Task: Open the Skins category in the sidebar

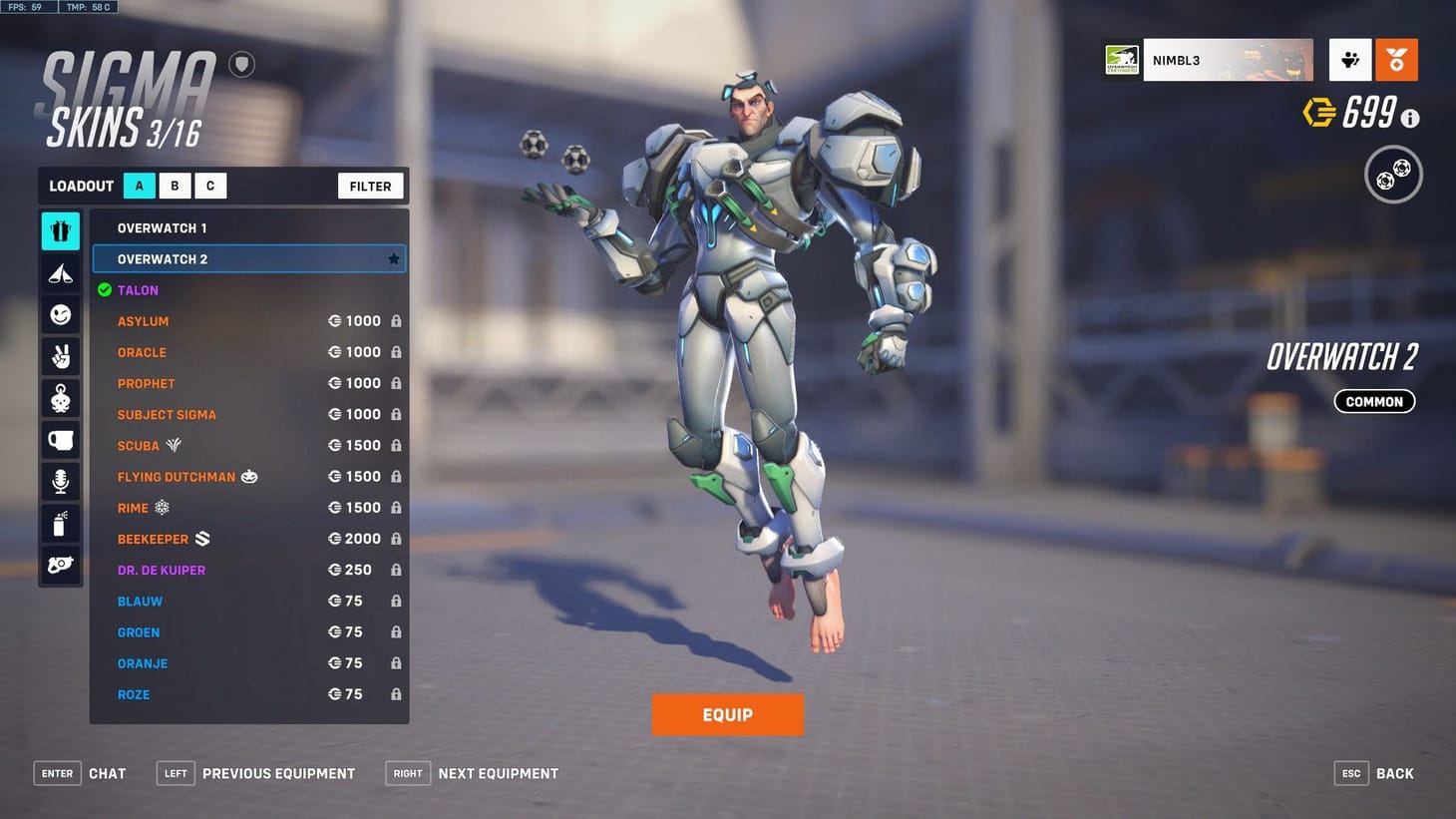Action: [x=60, y=230]
